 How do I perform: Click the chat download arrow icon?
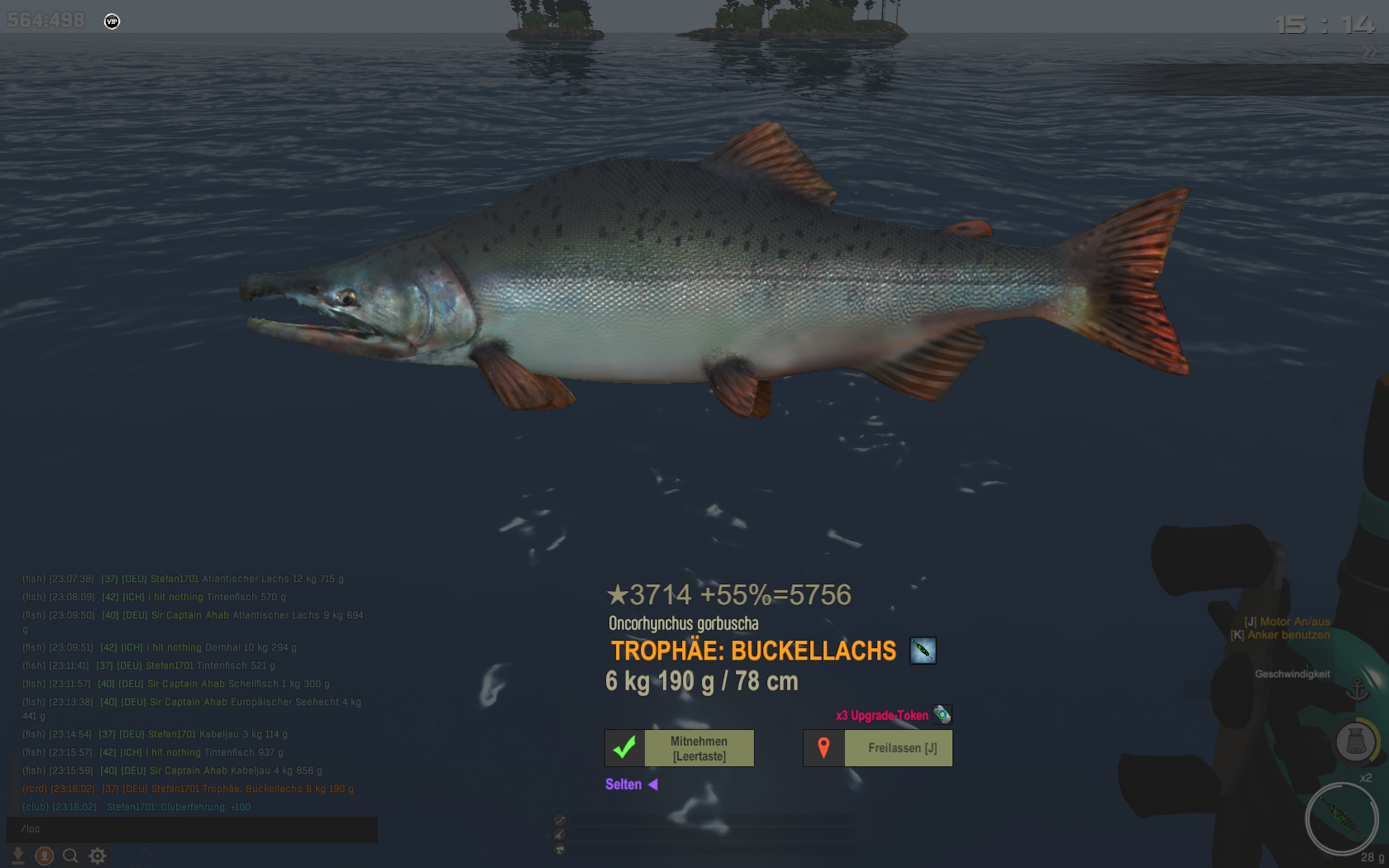17,856
